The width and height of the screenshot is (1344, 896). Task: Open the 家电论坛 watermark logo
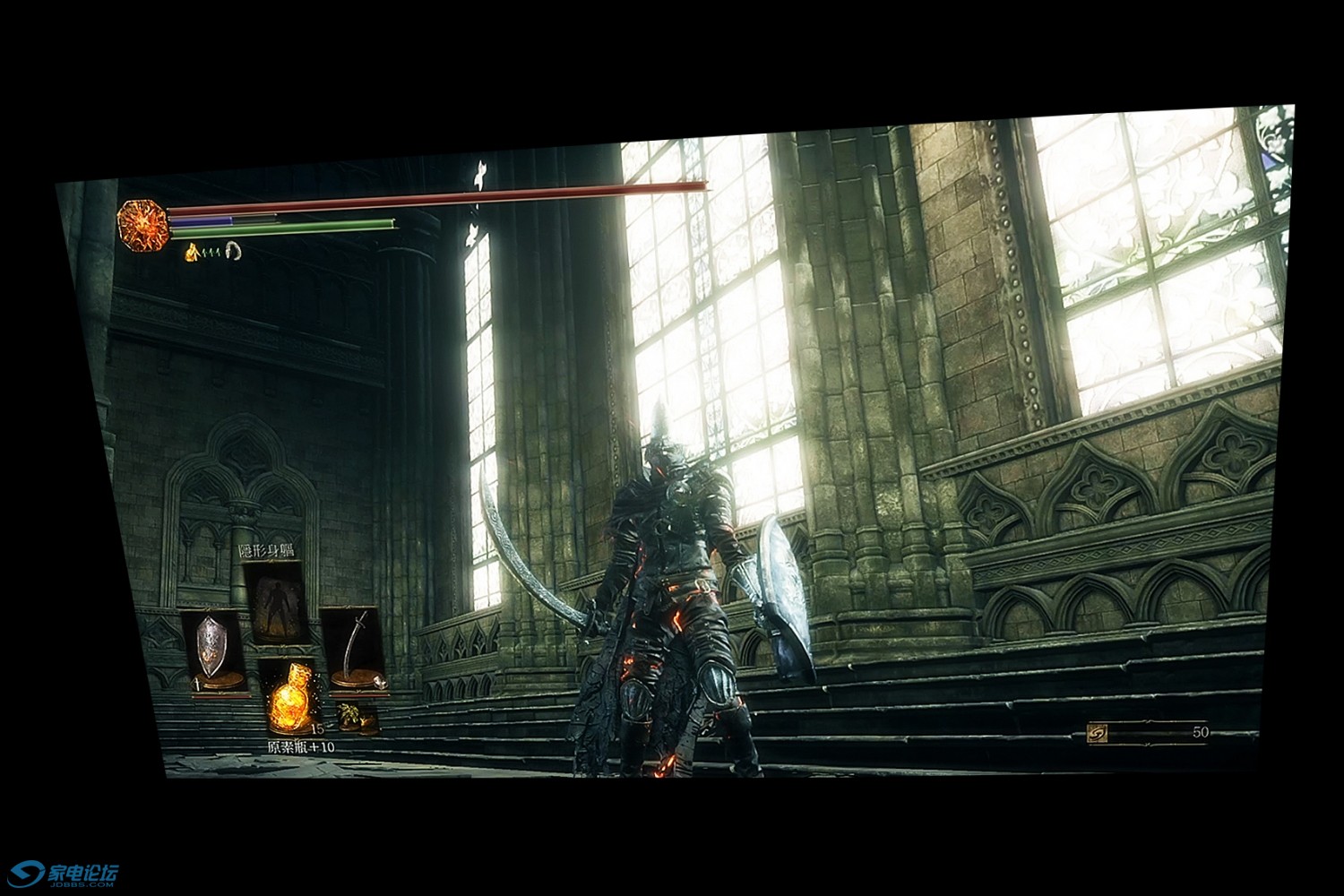pyautogui.click(x=63, y=874)
